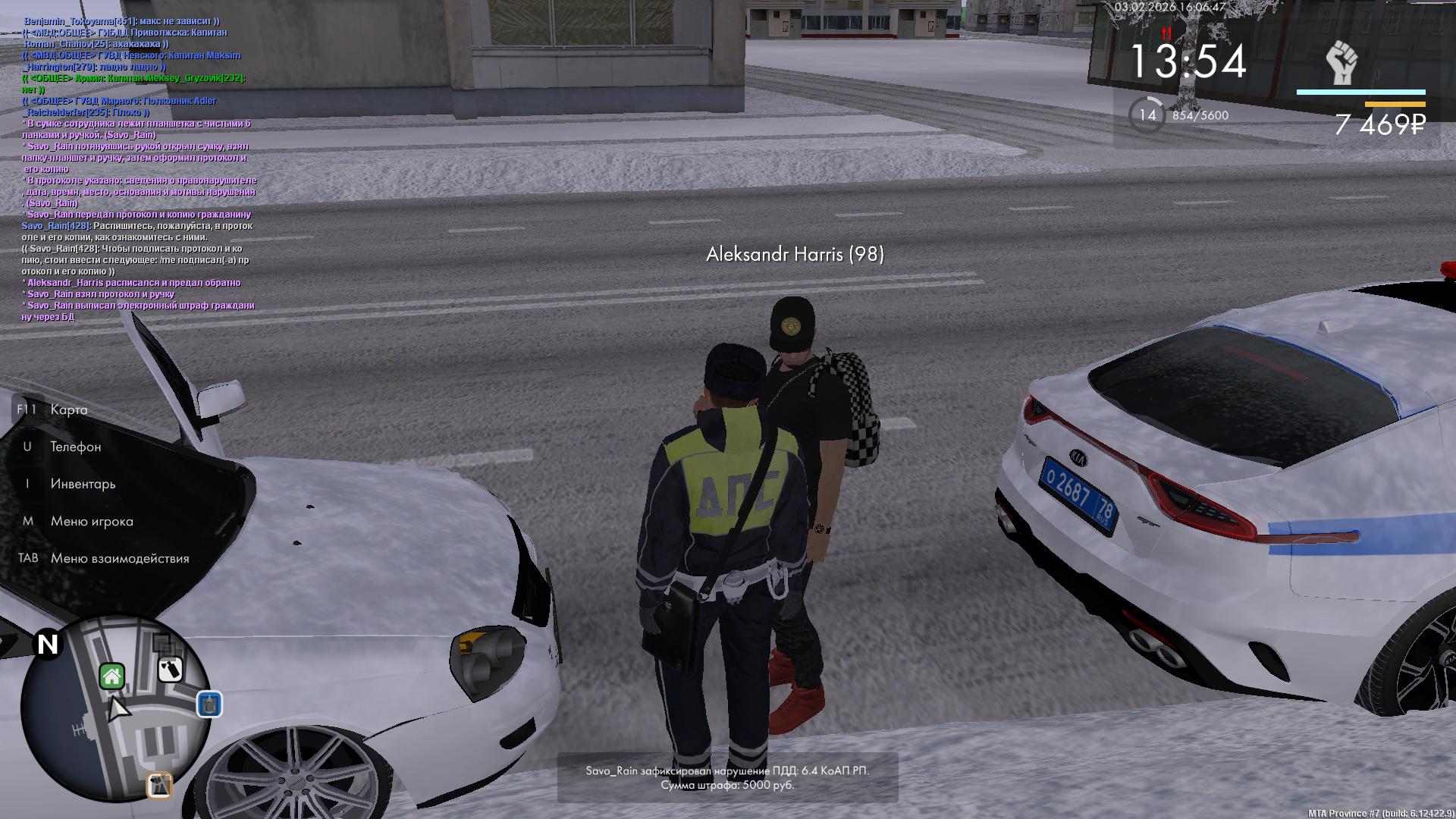Screen dimensions: 1456x819
Task: Open the Инвентарь menu entry
Action: point(83,484)
